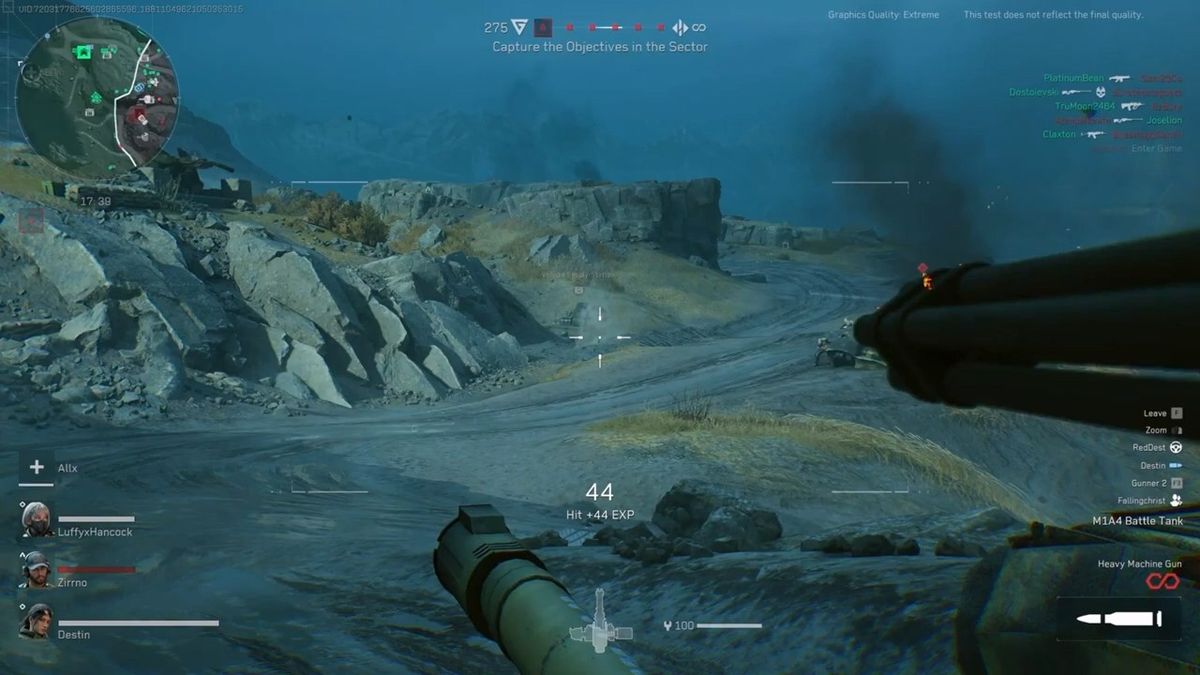Select squadmate LuffyxHancock's portrait
This screenshot has width=1200, height=675.
tap(37, 520)
